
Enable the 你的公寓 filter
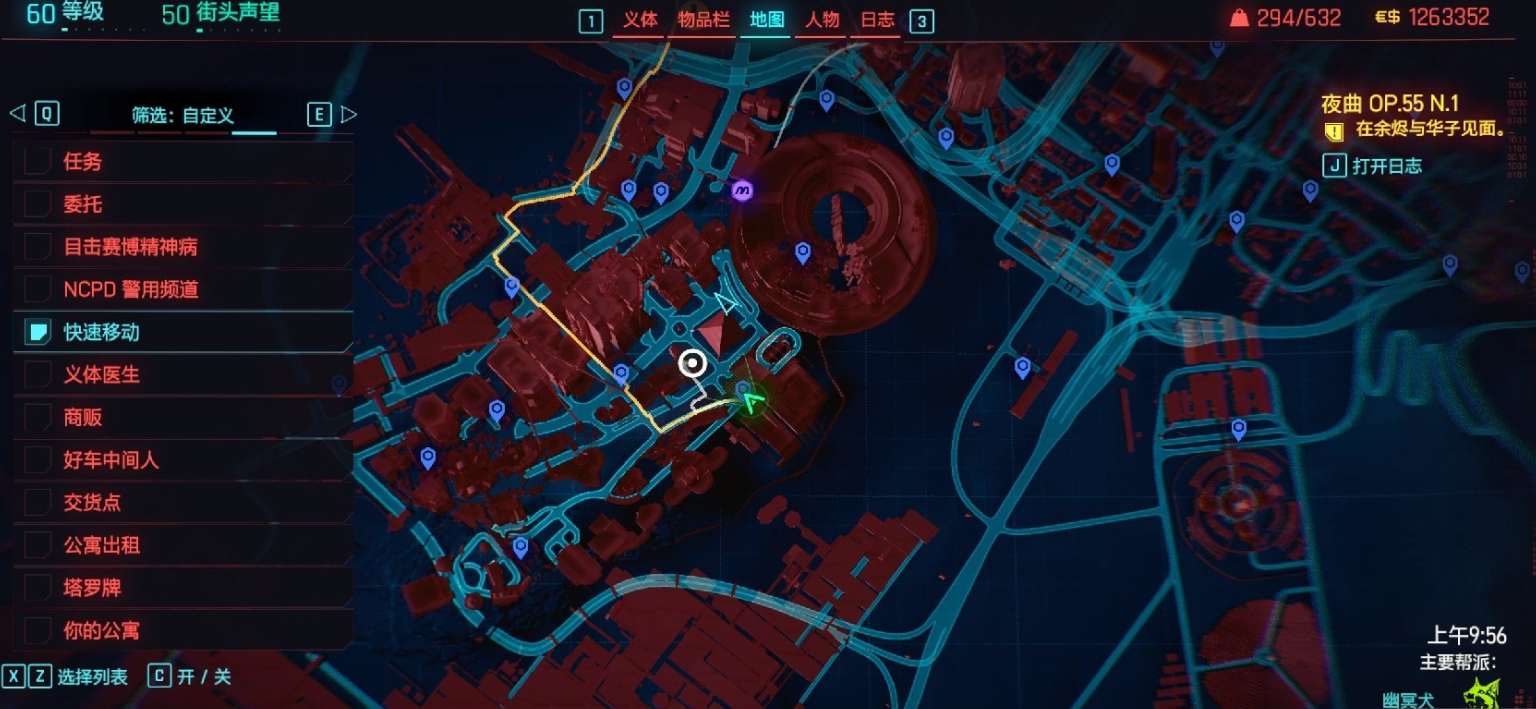click(x=38, y=631)
